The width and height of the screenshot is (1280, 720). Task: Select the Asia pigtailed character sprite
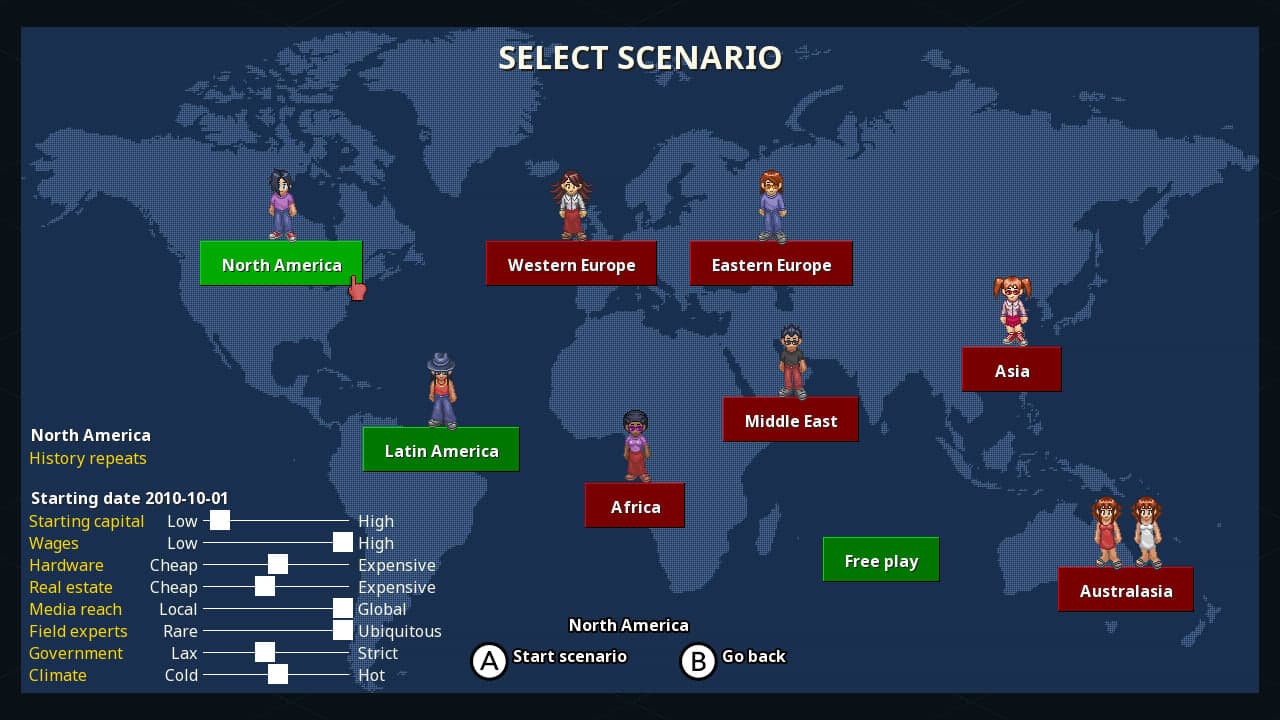coord(1012,310)
